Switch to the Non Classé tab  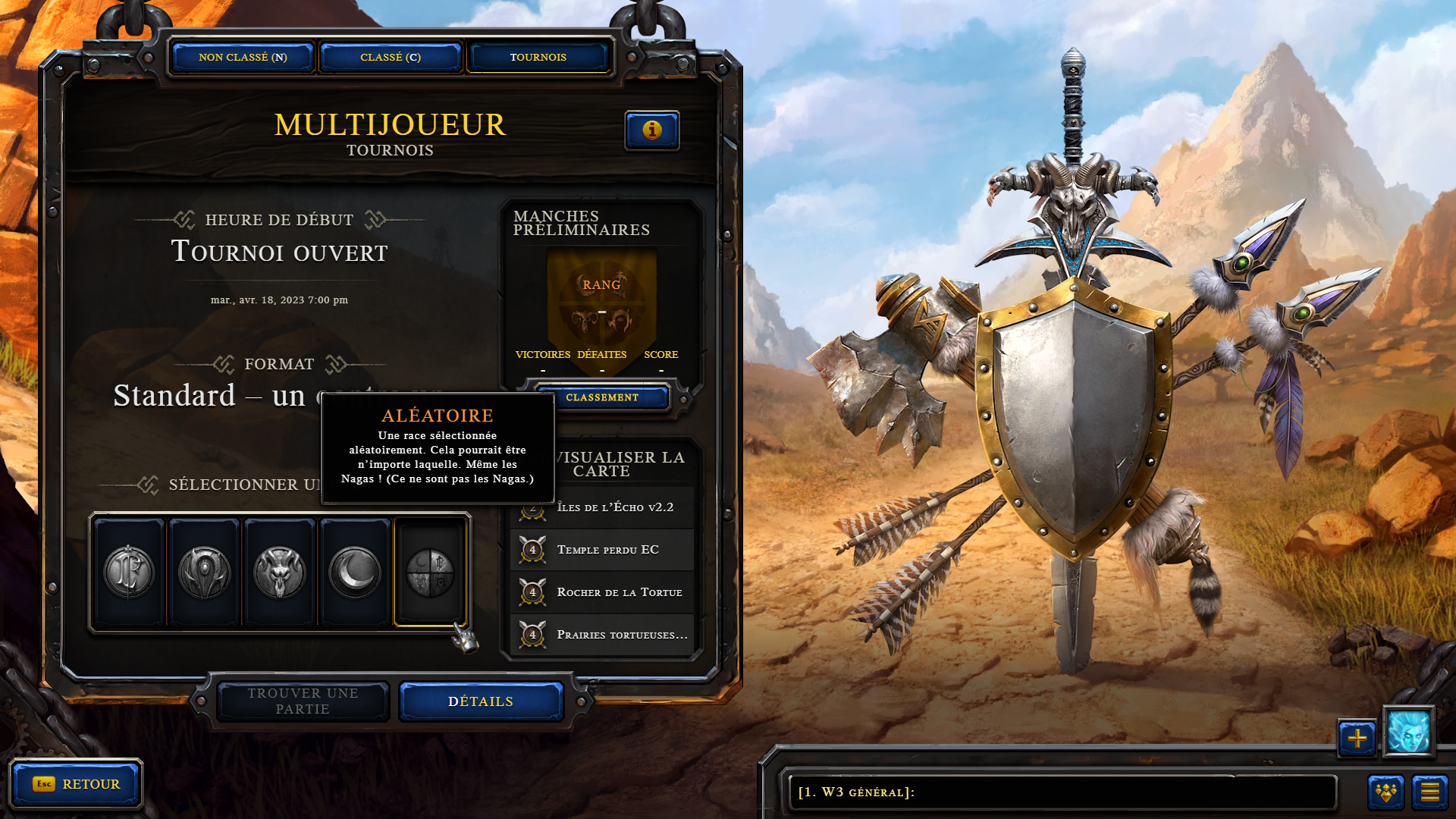click(x=243, y=58)
